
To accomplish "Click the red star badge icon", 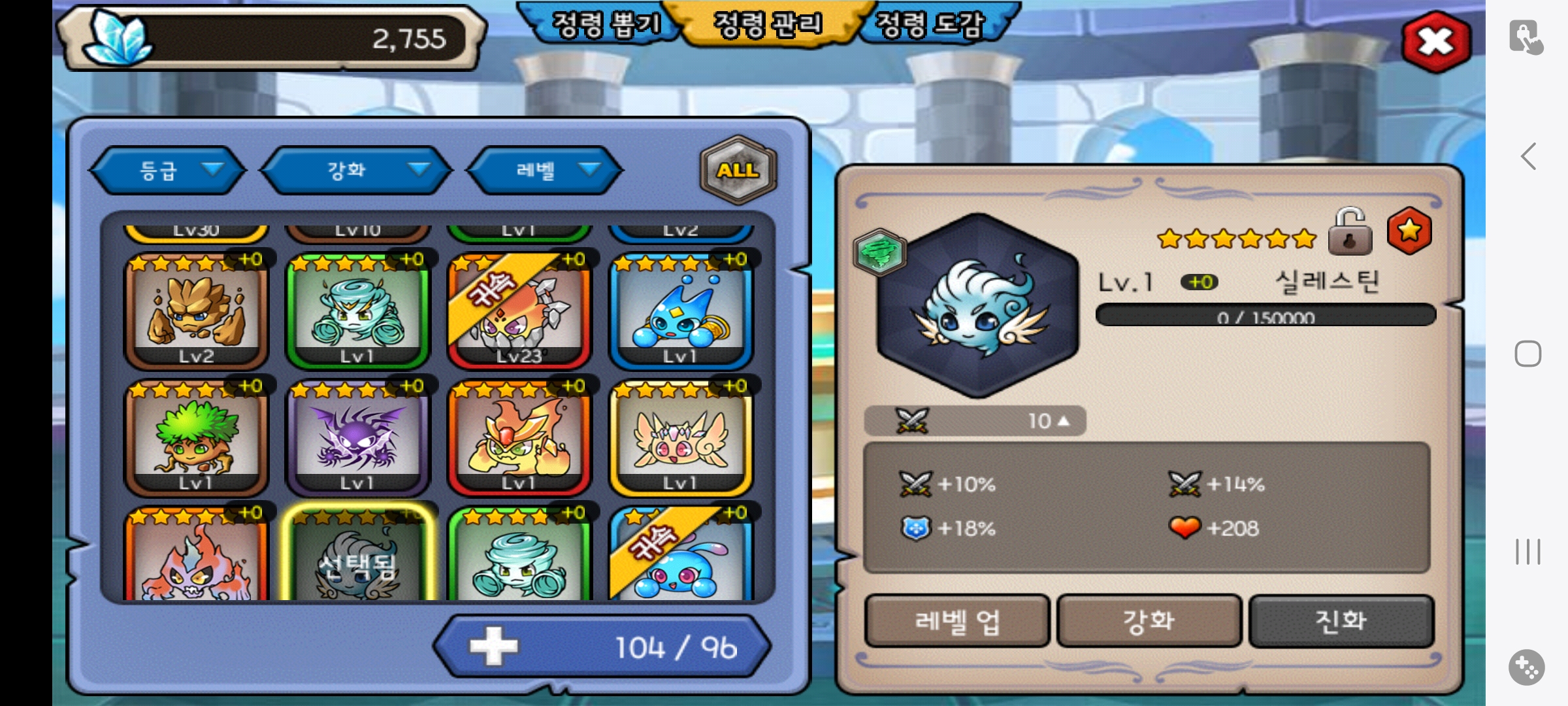I will coord(1409,231).
